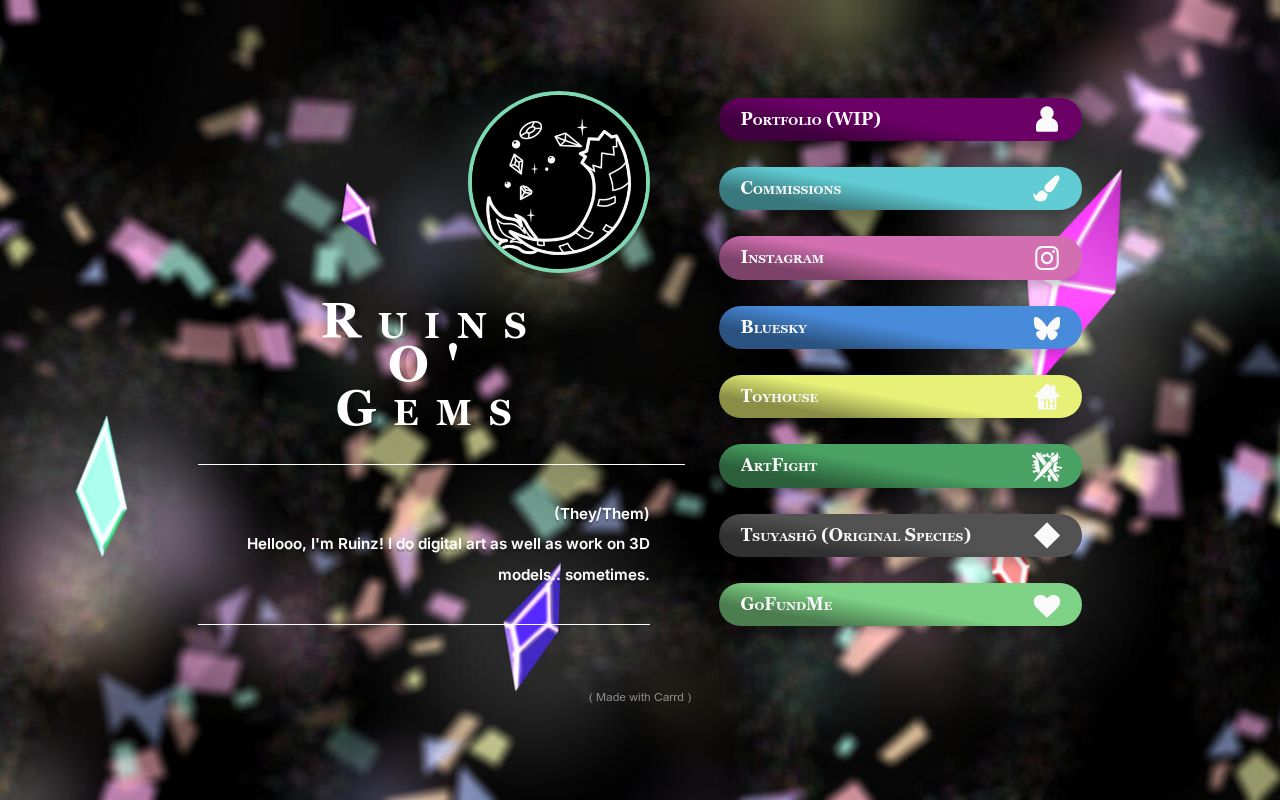The height and width of the screenshot is (800, 1280).
Task: Select the paintbrush icon on Commissions button
Action: (x=1047, y=188)
